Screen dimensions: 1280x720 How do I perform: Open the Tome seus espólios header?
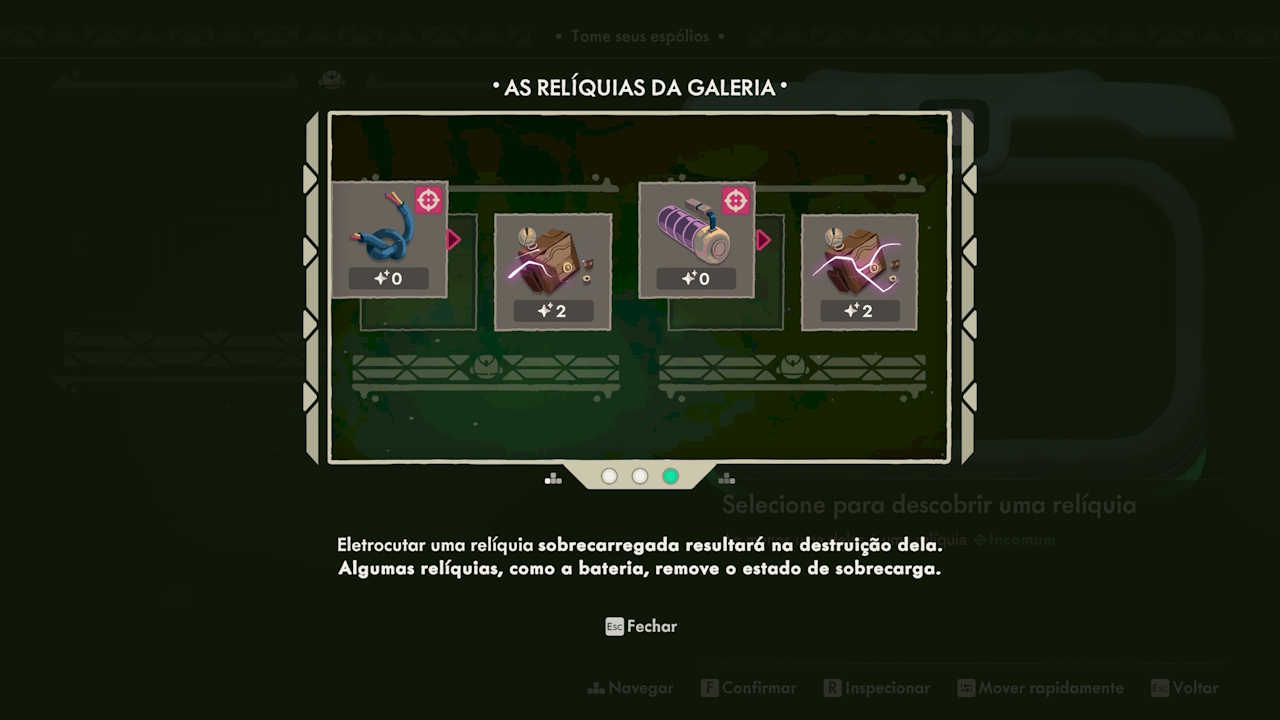(640, 36)
